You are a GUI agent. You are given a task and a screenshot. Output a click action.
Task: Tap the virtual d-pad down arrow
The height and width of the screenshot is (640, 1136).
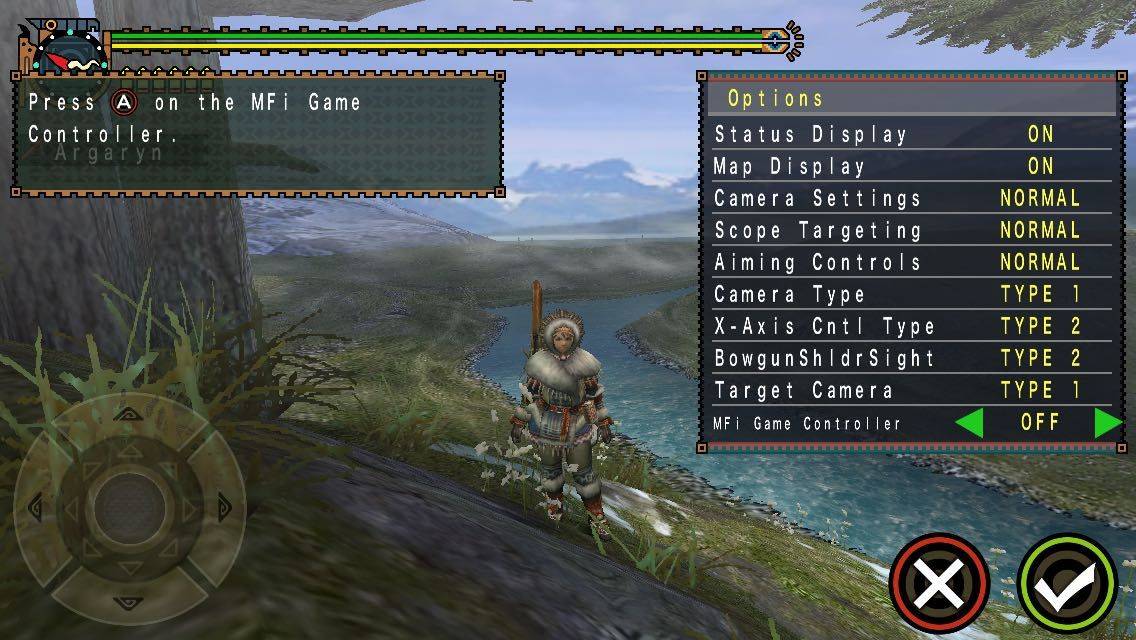tap(127, 601)
